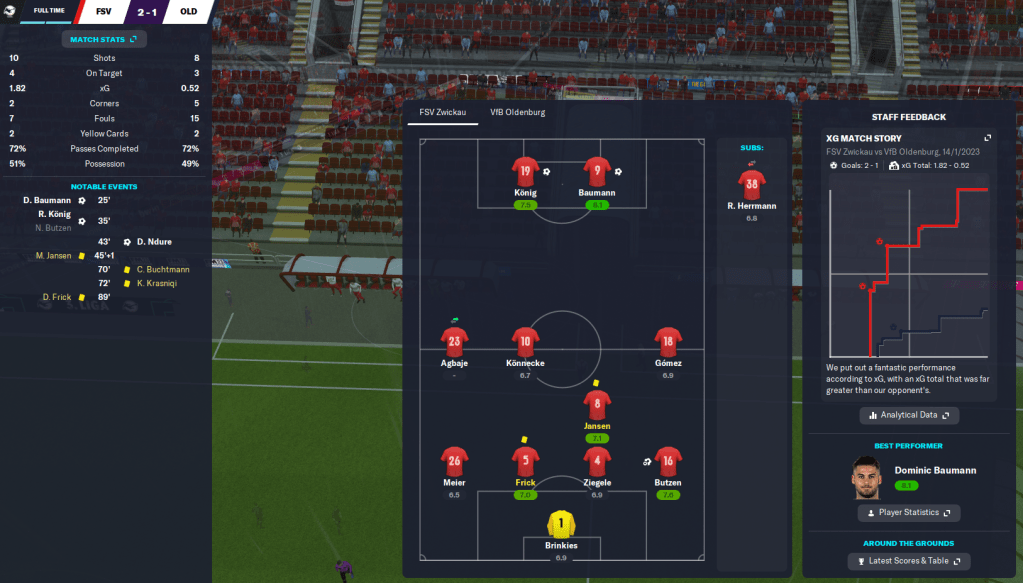Expand the xG Match Story chart
Viewport: 1023px width, 583px height.
pos(987,138)
